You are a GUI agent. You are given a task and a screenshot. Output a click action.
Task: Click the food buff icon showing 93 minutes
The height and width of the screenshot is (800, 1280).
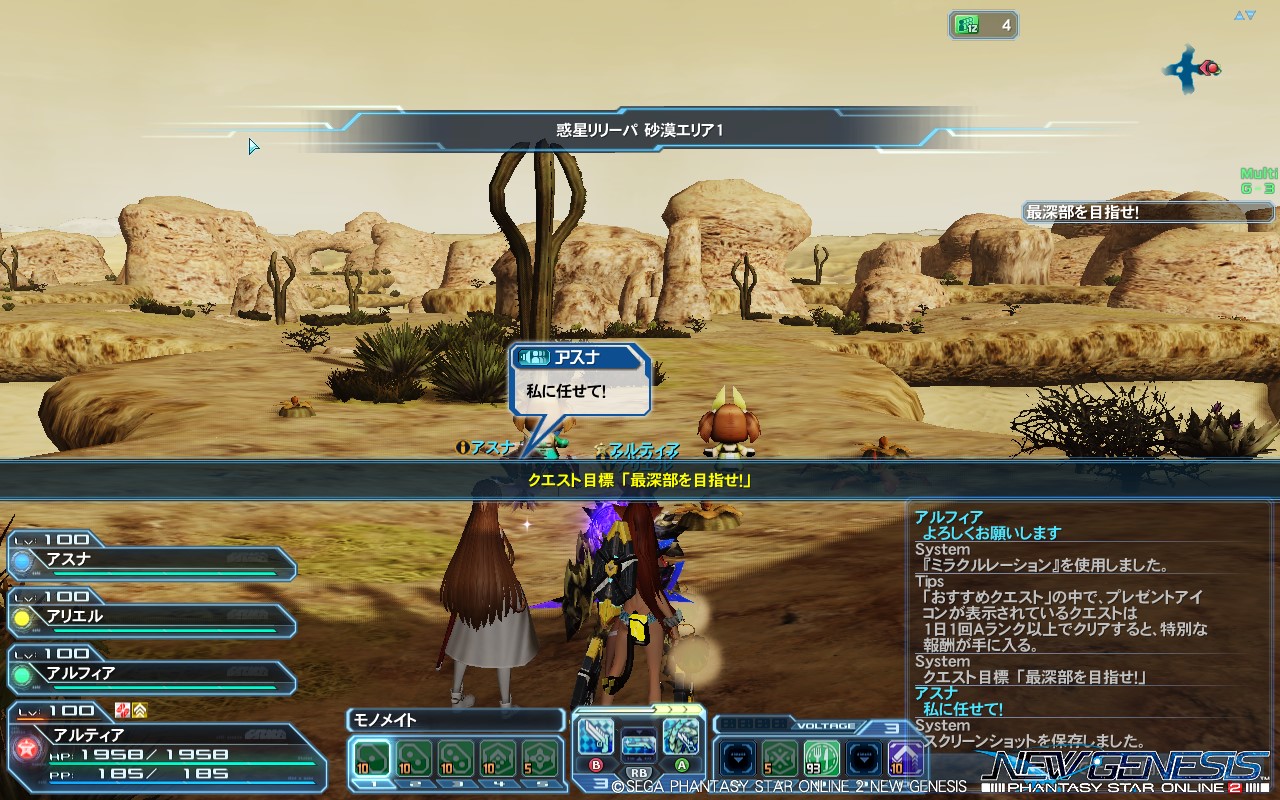[x=820, y=758]
